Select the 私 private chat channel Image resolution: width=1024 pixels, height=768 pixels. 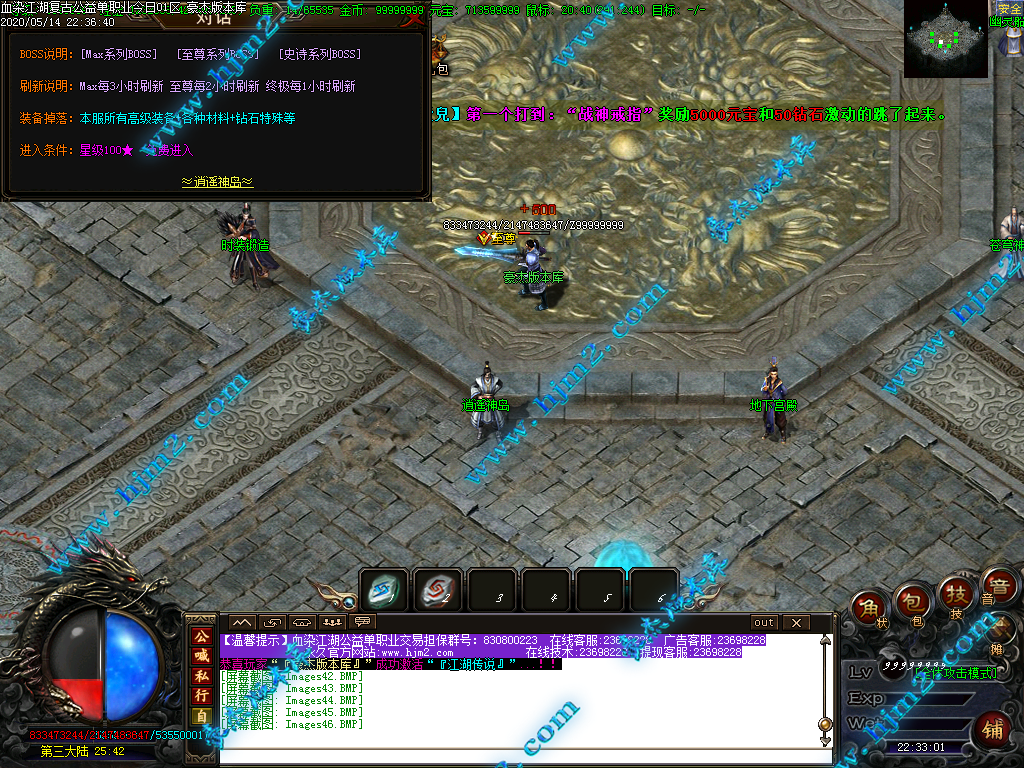click(x=201, y=676)
